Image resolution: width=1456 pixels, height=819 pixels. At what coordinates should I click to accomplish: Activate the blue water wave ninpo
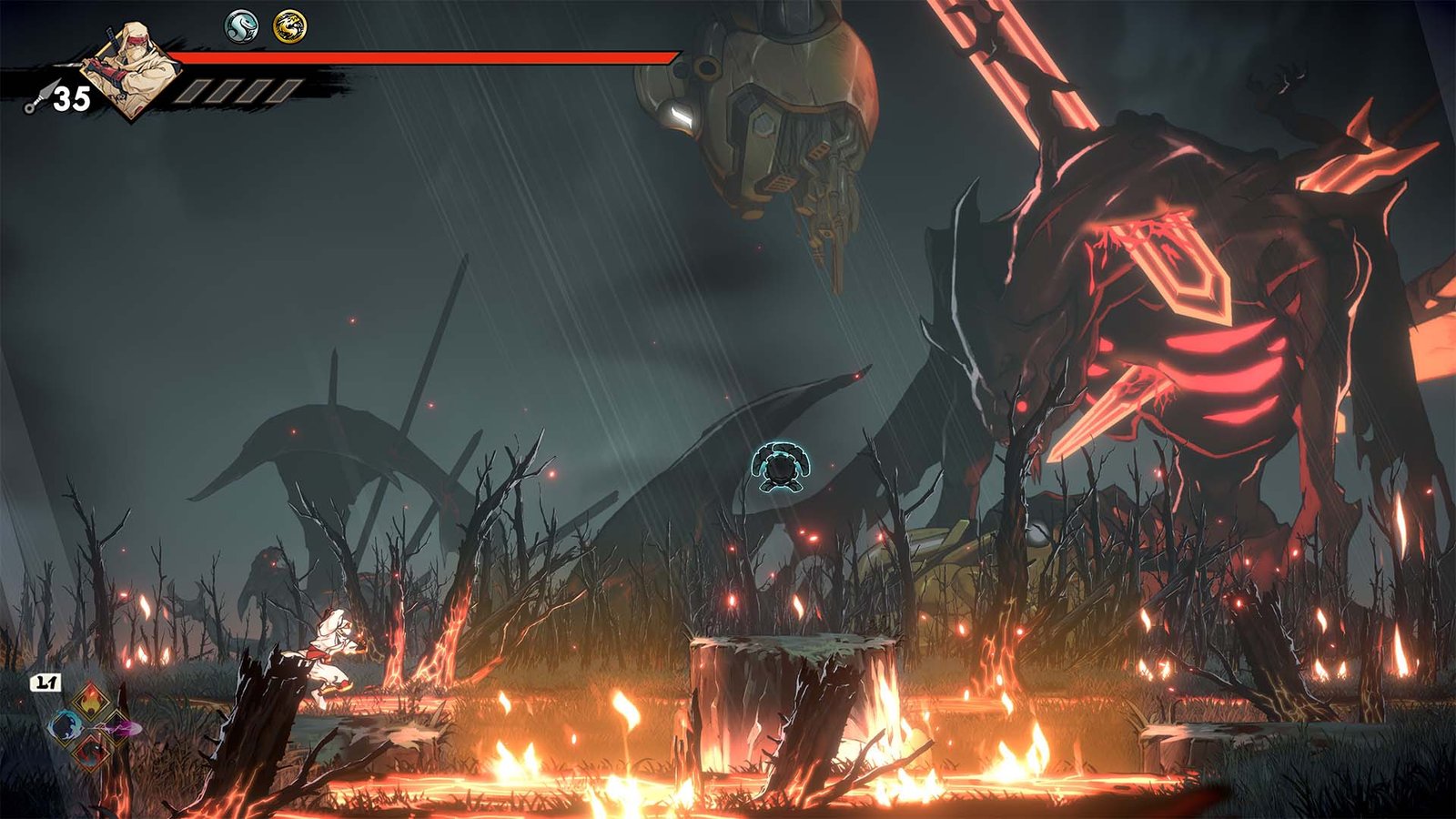pyautogui.click(x=66, y=727)
